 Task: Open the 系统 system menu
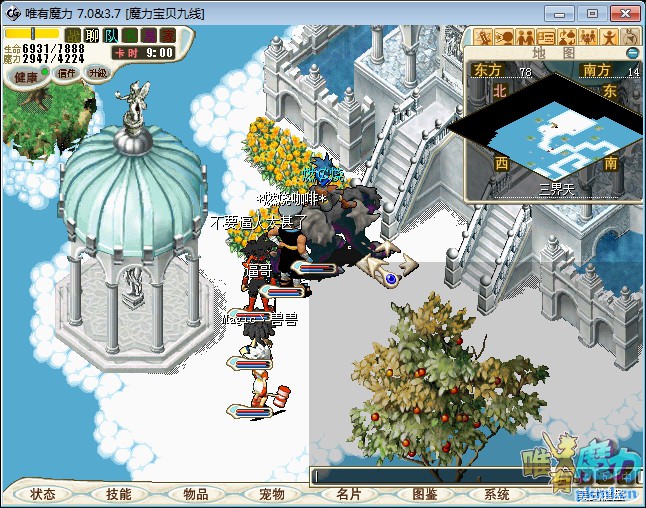click(x=497, y=494)
